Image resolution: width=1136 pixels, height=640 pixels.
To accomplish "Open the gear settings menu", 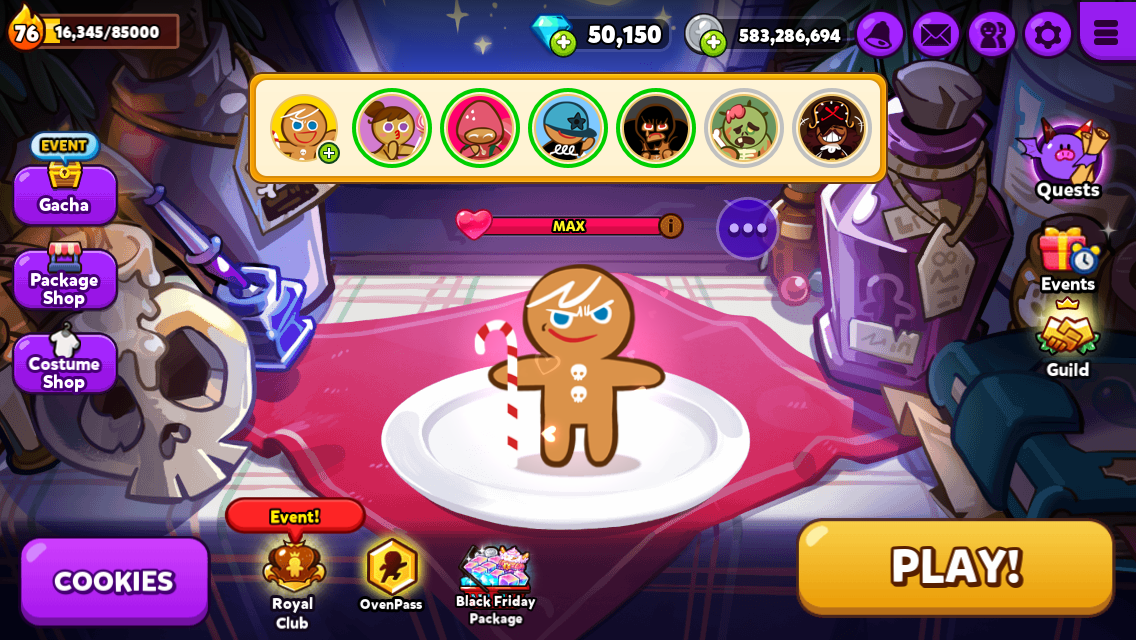I will point(1047,35).
